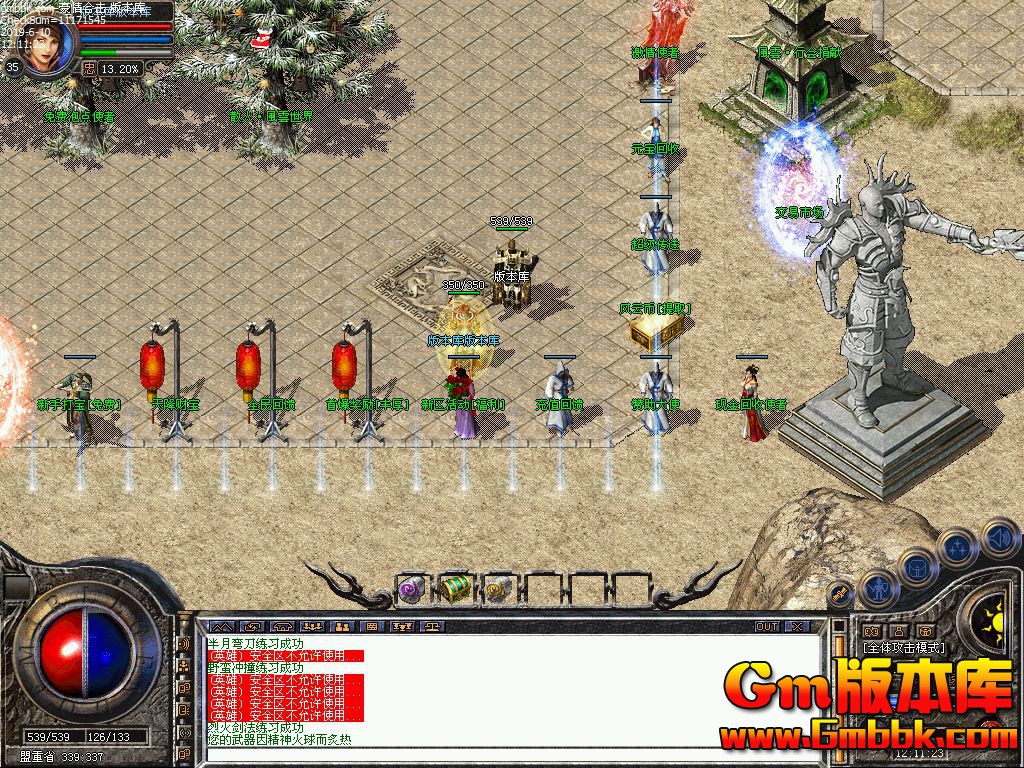Close the chat panel with the X button

(797, 627)
